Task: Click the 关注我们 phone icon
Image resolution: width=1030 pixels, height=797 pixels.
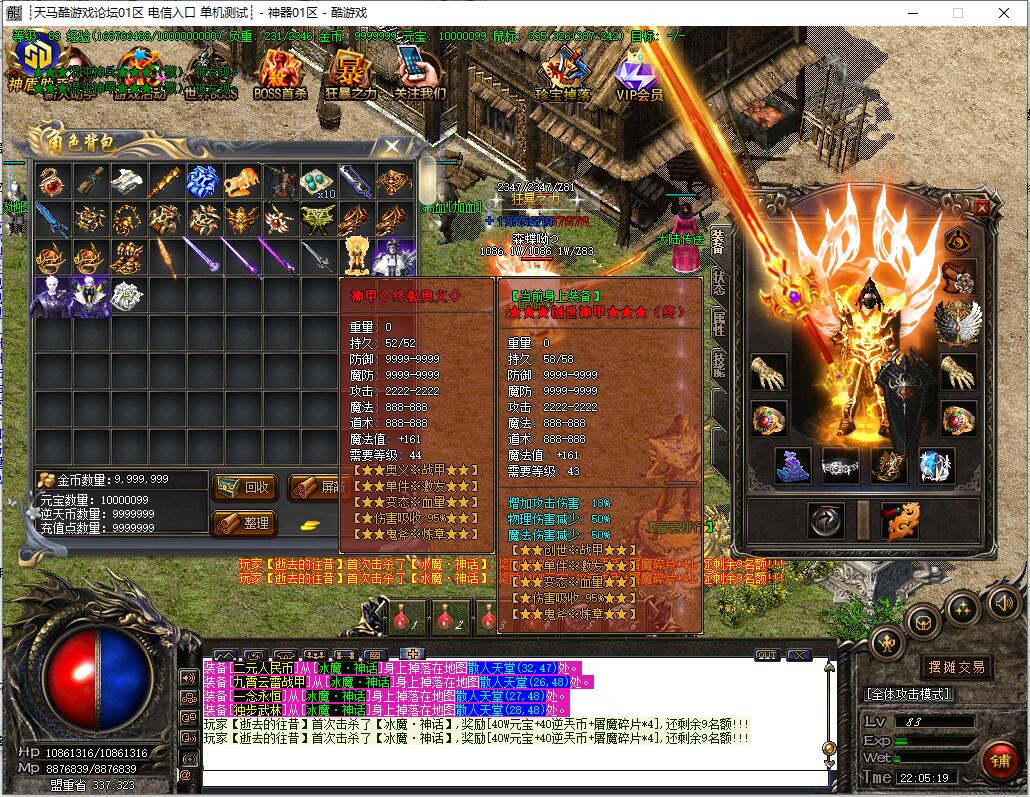Action: 419,73
